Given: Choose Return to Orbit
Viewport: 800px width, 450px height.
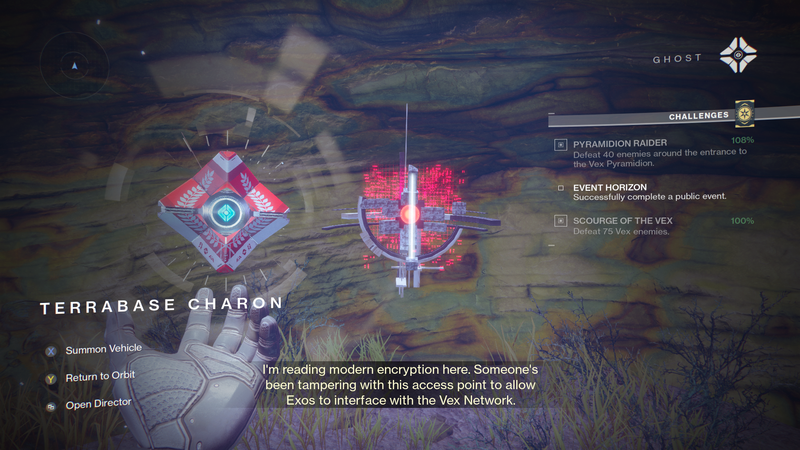Looking at the screenshot, I should (x=99, y=376).
